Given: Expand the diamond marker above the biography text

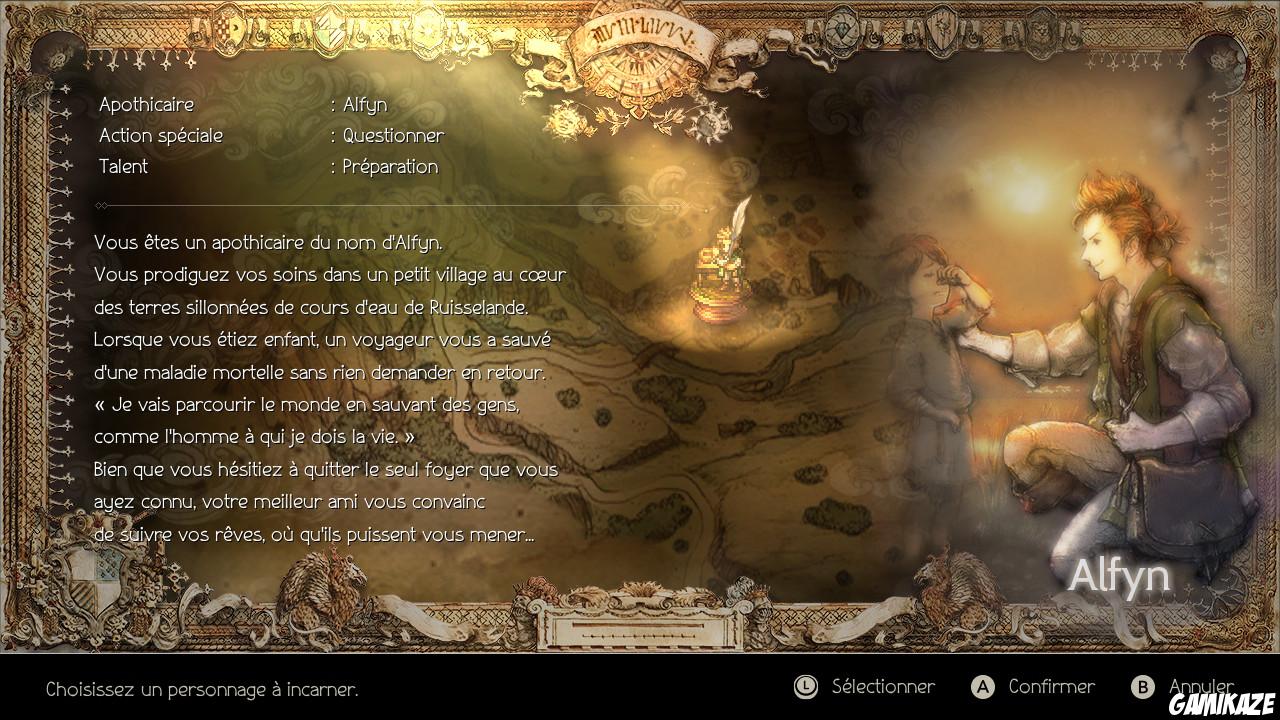Looking at the screenshot, I should pyautogui.click(x=99, y=206).
